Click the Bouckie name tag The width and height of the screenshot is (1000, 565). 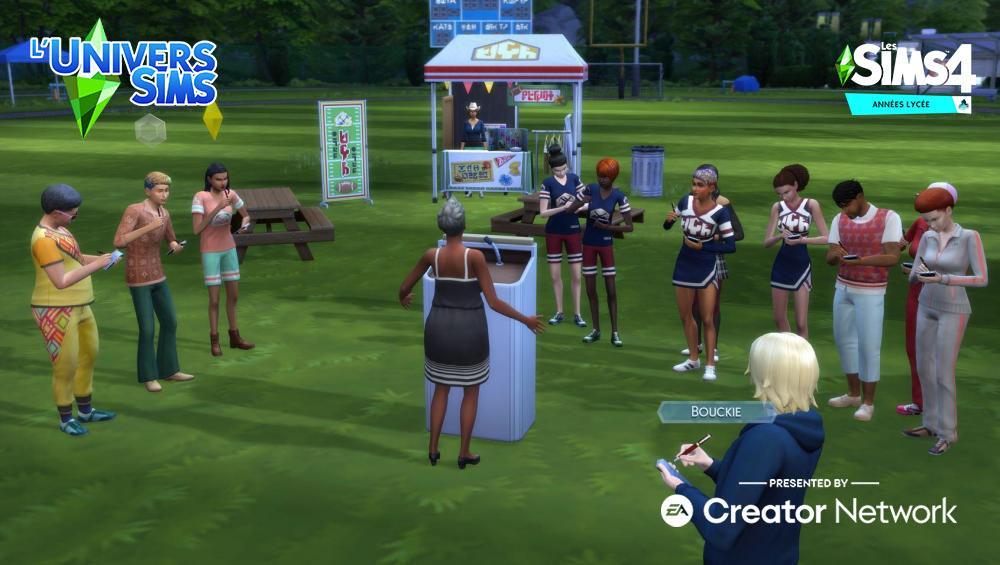tap(714, 411)
